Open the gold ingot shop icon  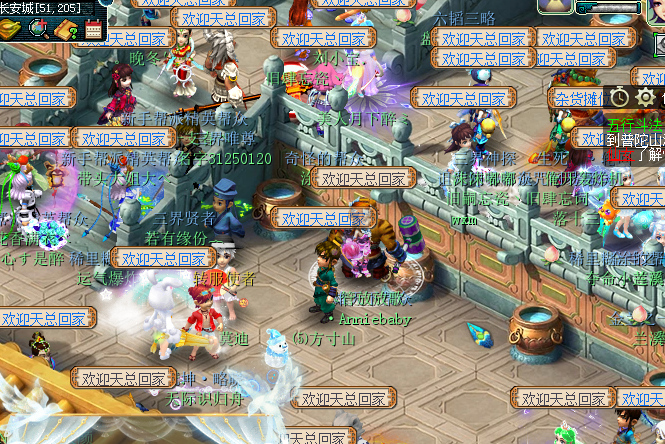coord(13,29)
